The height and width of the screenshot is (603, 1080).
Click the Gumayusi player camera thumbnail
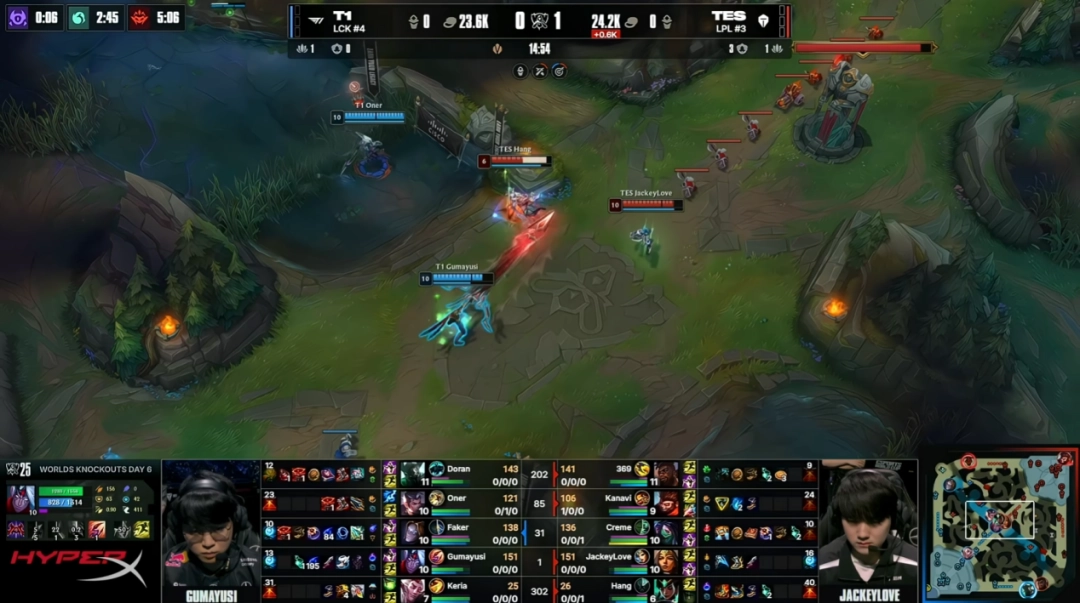click(211, 524)
